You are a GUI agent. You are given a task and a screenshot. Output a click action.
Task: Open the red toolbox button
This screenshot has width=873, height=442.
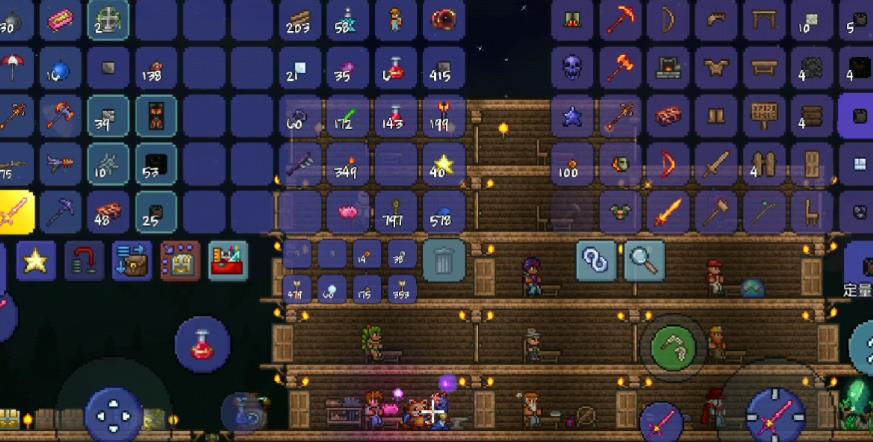tap(228, 261)
